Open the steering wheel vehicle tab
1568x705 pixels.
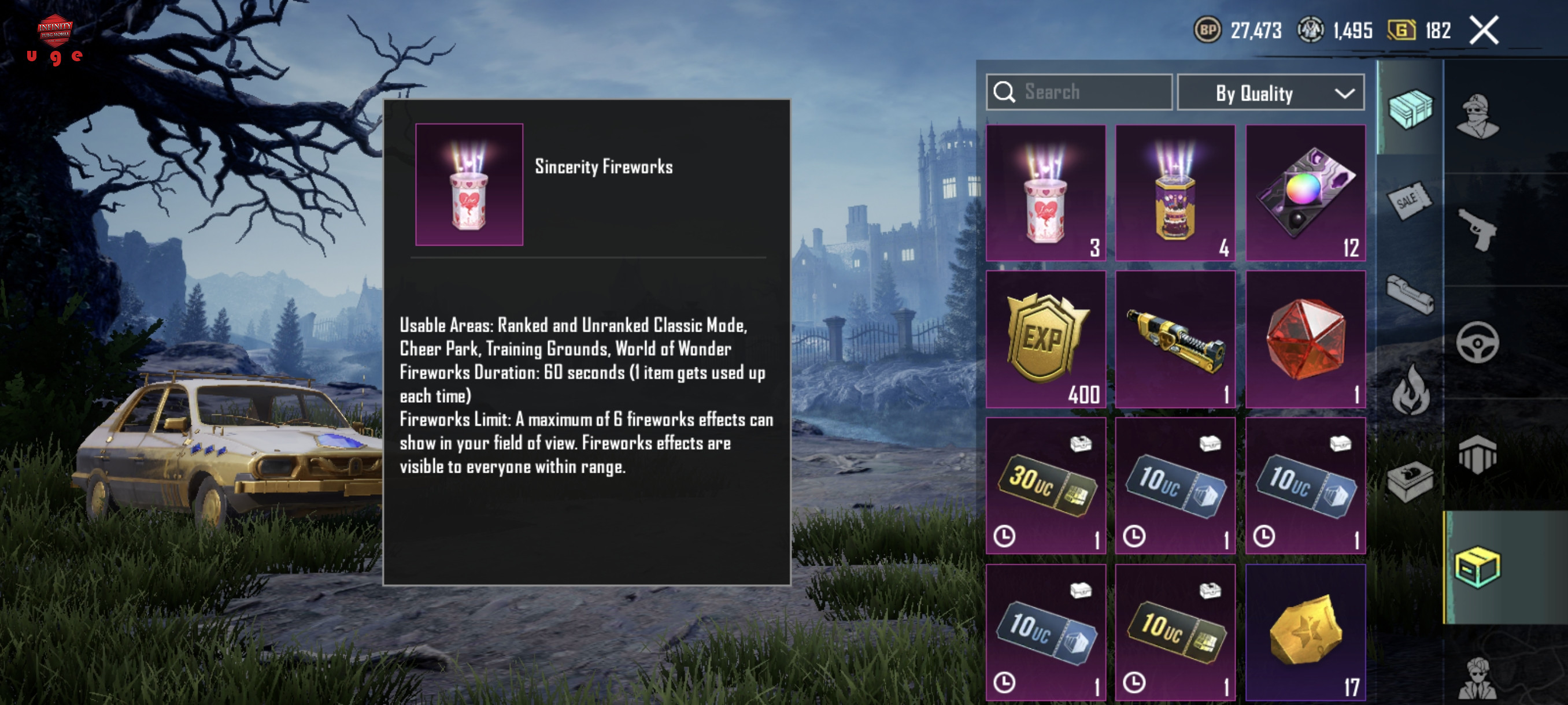1478,343
